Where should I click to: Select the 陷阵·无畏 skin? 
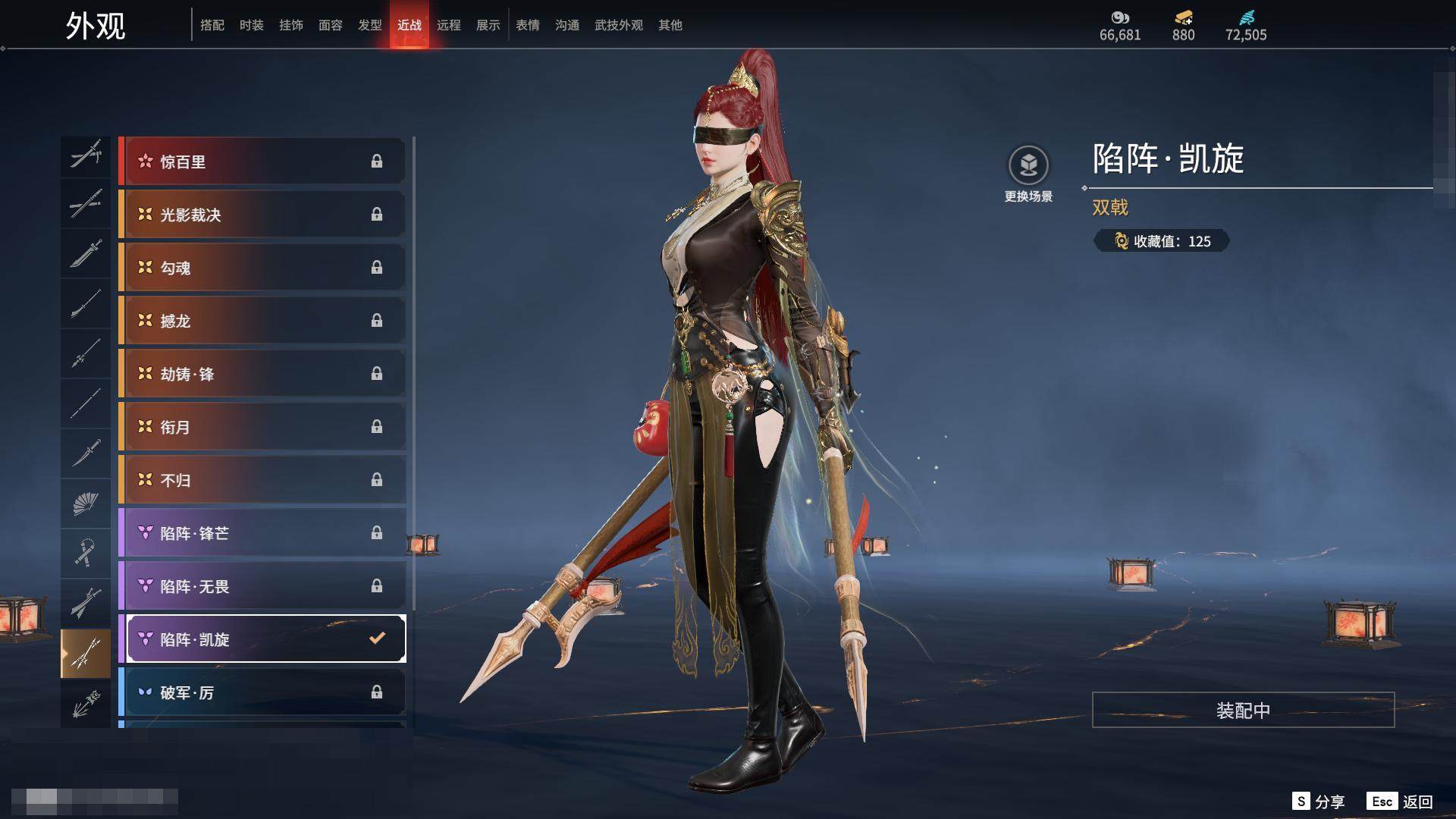point(262,585)
